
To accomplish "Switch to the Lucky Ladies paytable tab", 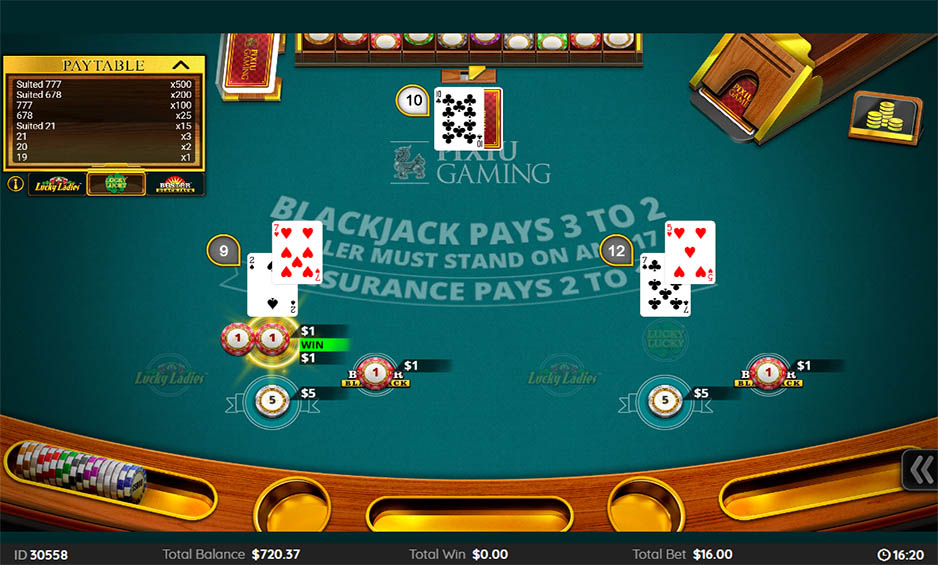I will pyautogui.click(x=57, y=184).
